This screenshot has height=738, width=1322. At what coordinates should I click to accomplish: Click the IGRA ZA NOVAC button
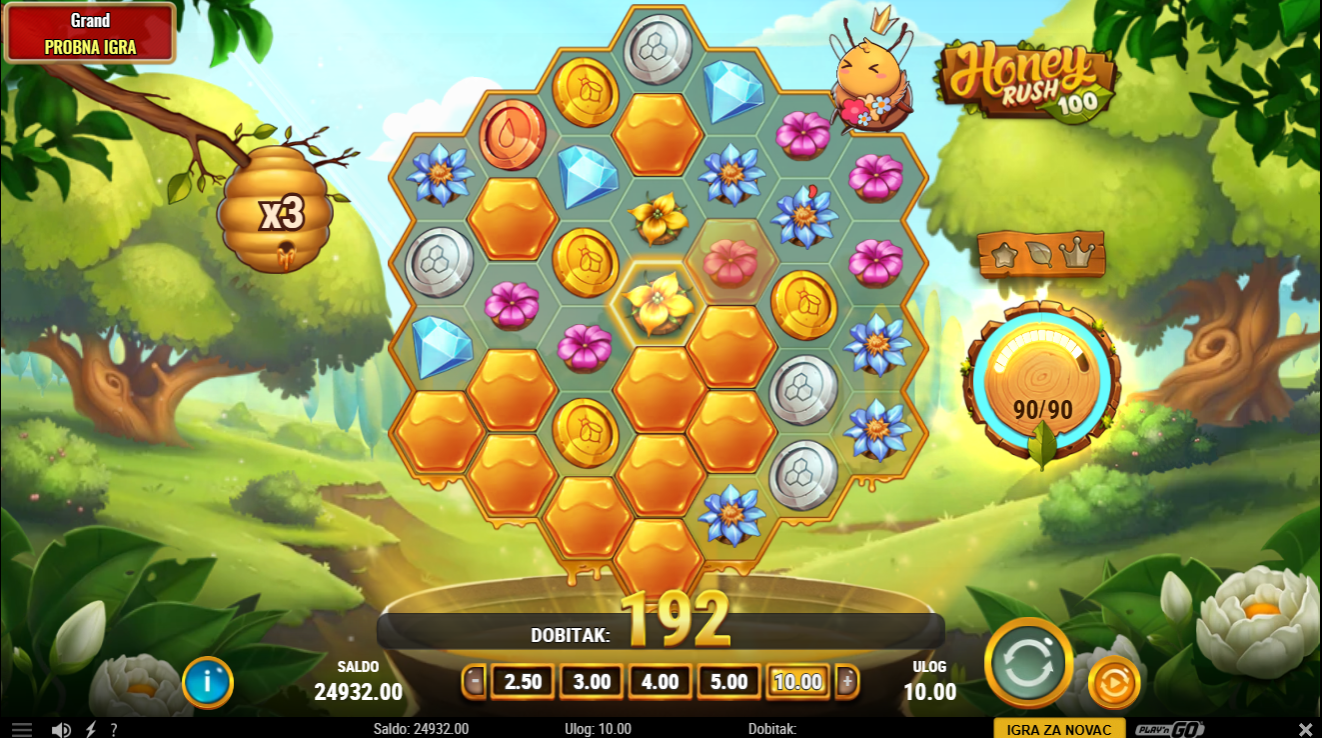click(1059, 729)
